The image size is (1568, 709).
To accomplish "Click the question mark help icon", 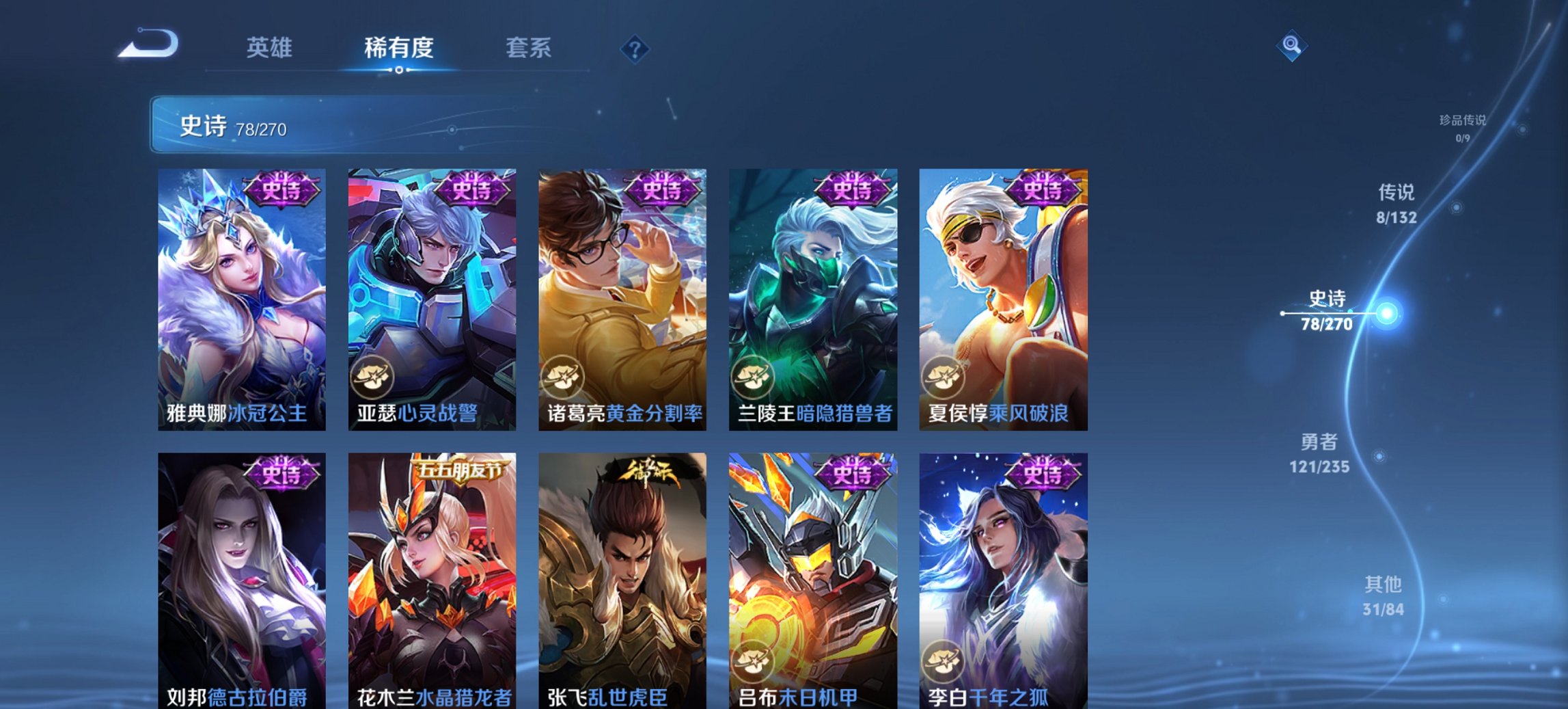I will click(636, 48).
